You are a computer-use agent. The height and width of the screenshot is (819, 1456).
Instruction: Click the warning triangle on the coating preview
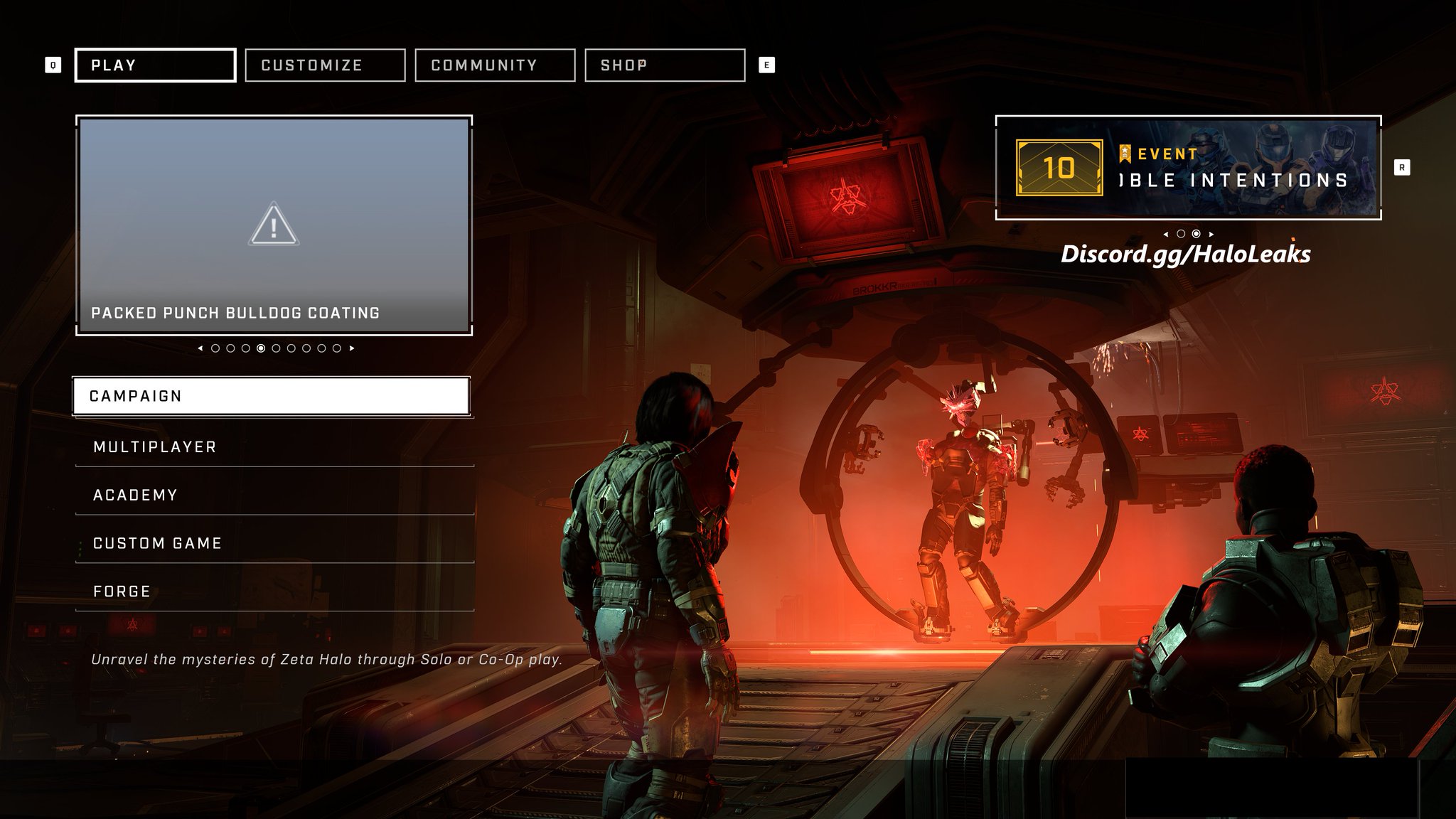click(275, 224)
